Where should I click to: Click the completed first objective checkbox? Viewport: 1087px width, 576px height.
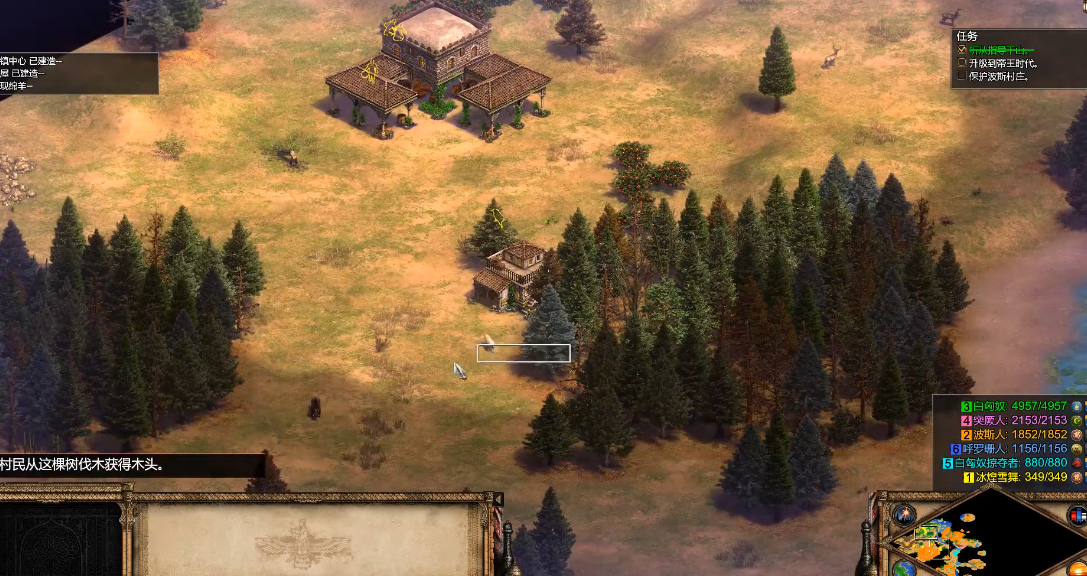(x=963, y=49)
